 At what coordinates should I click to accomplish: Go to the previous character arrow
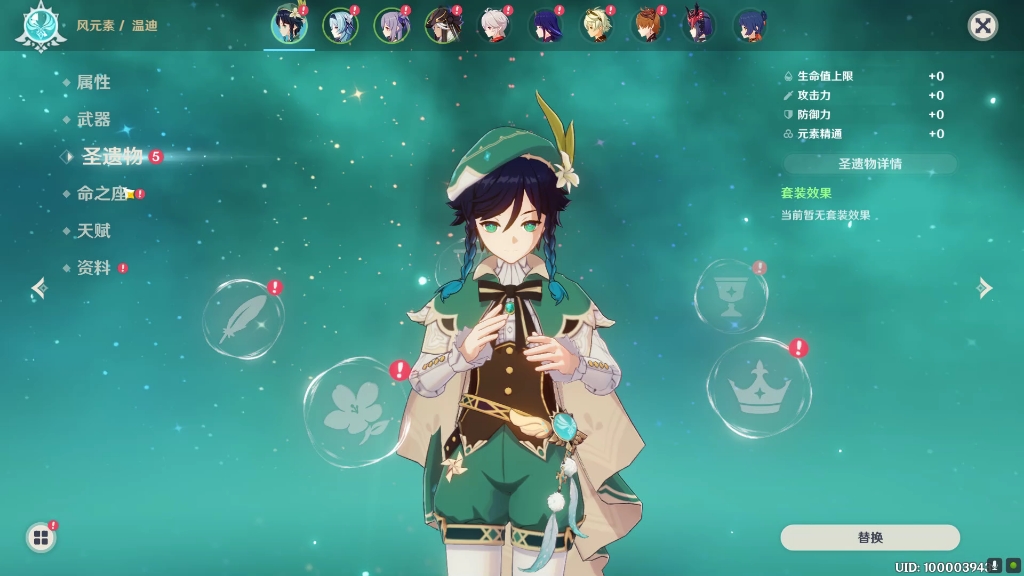(39, 288)
